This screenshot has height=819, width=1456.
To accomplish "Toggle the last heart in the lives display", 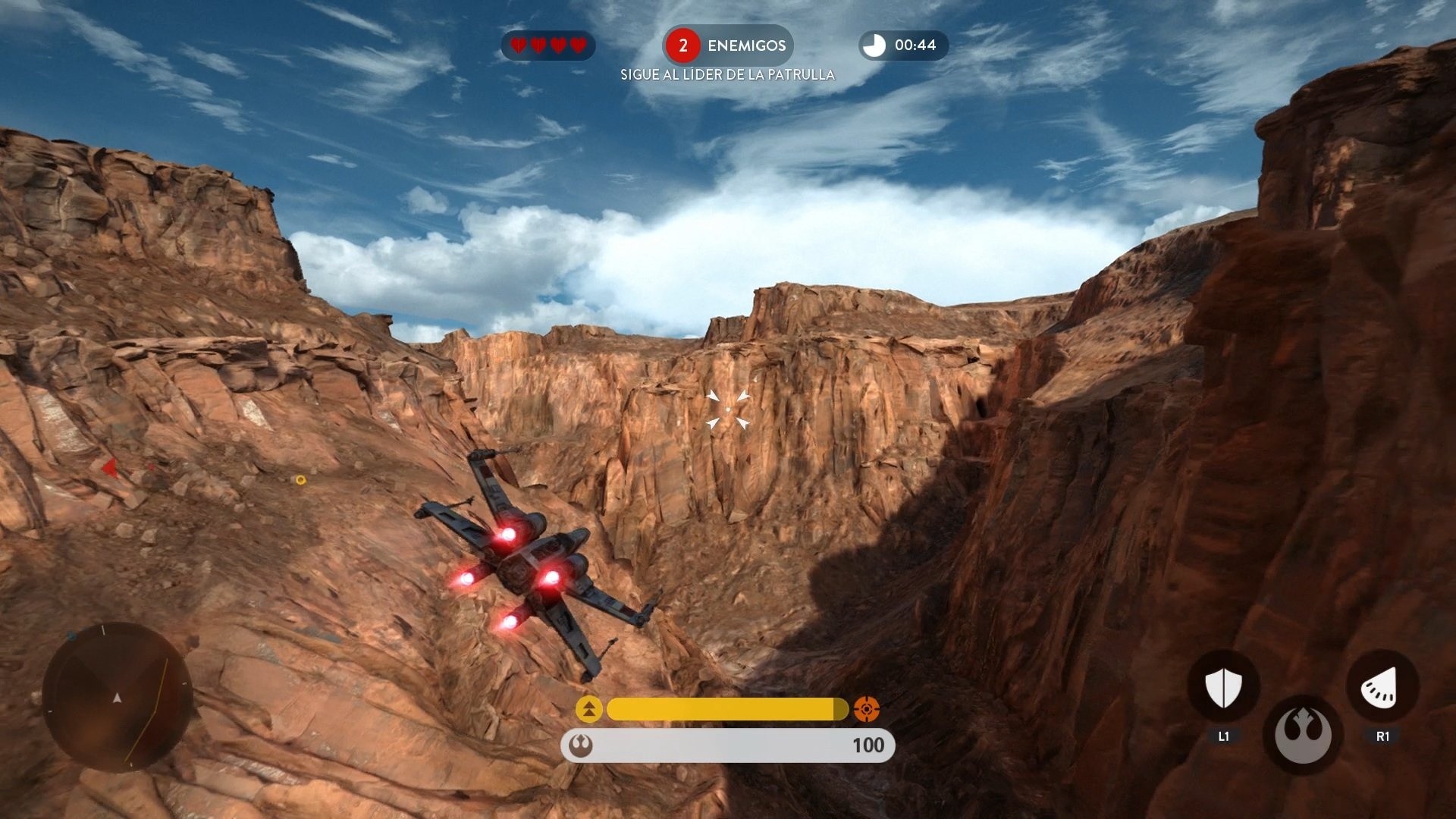I will pos(579,45).
